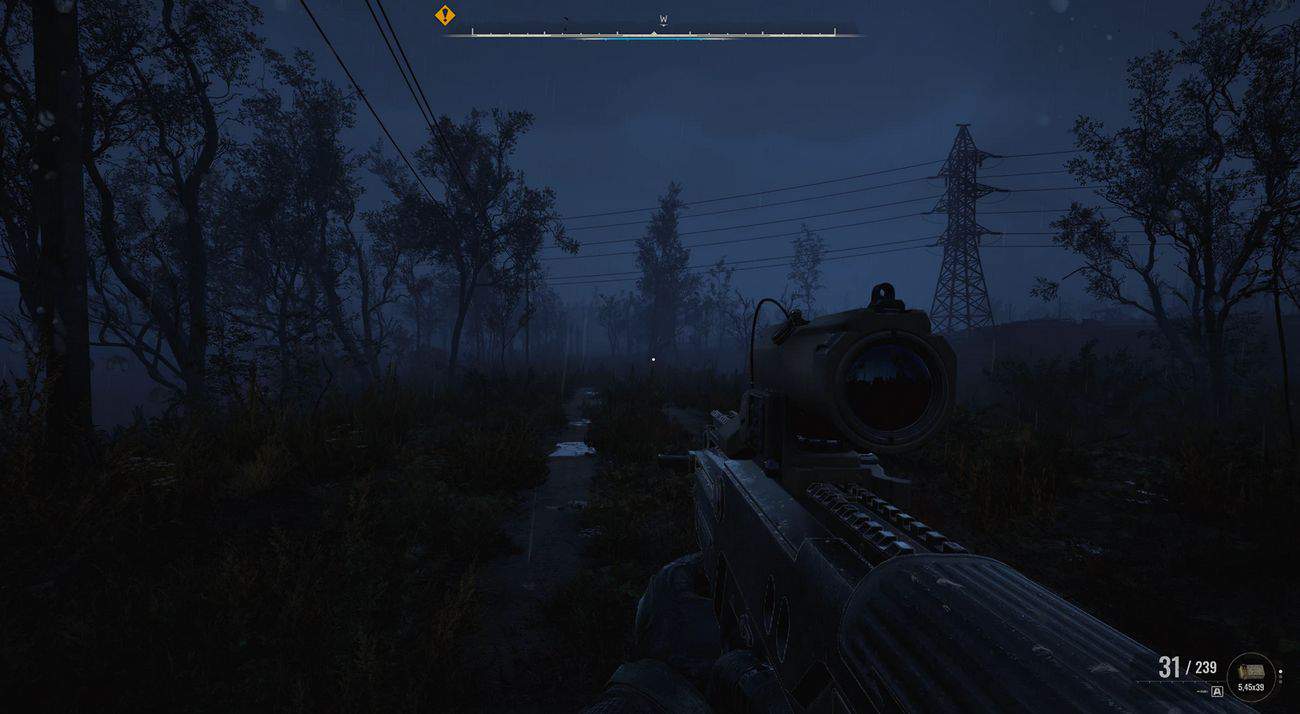Select the 5,45x39 ammo type icon

point(1250,673)
